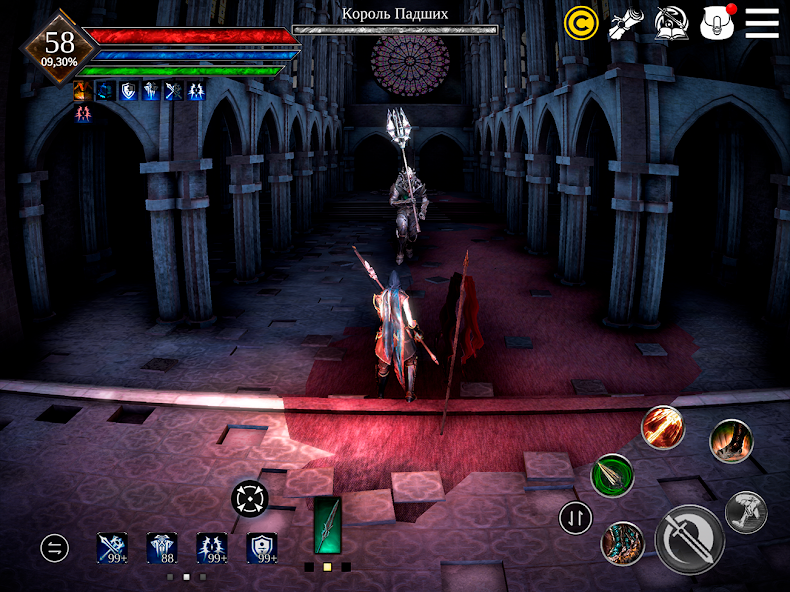Use the twin figures consumable slot

212,547
